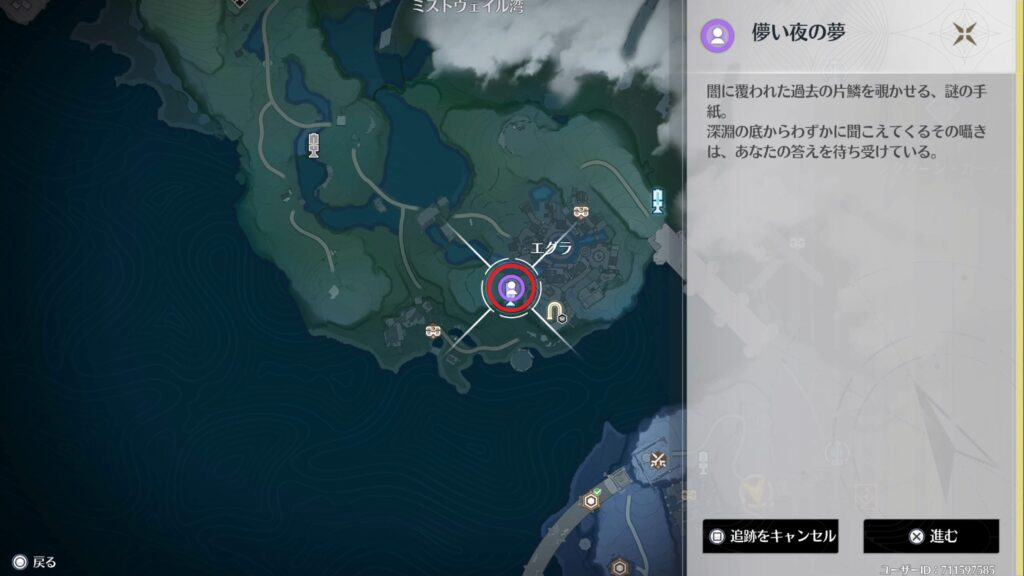This screenshot has width=1024, height=576.
Task: Select the purple quest marker circled in red
Action: [x=511, y=288]
